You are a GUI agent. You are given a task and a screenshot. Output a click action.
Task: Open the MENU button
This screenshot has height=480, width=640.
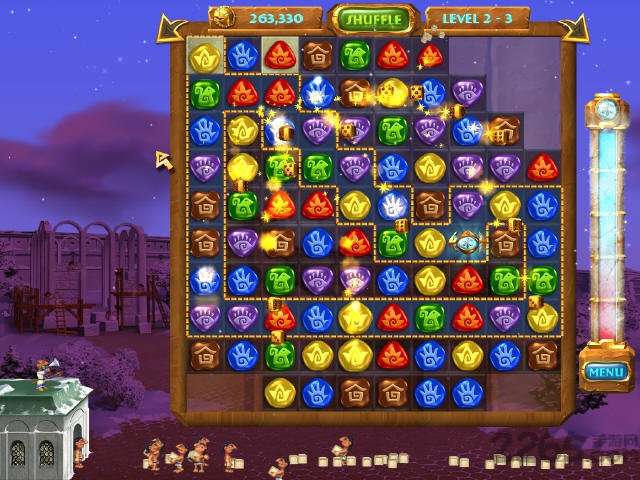click(606, 372)
